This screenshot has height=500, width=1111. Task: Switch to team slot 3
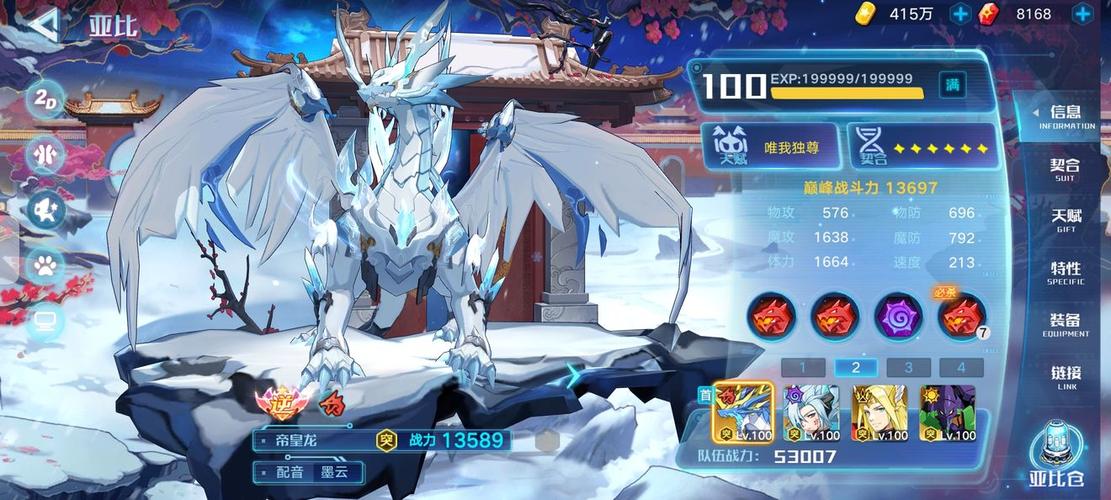click(908, 367)
